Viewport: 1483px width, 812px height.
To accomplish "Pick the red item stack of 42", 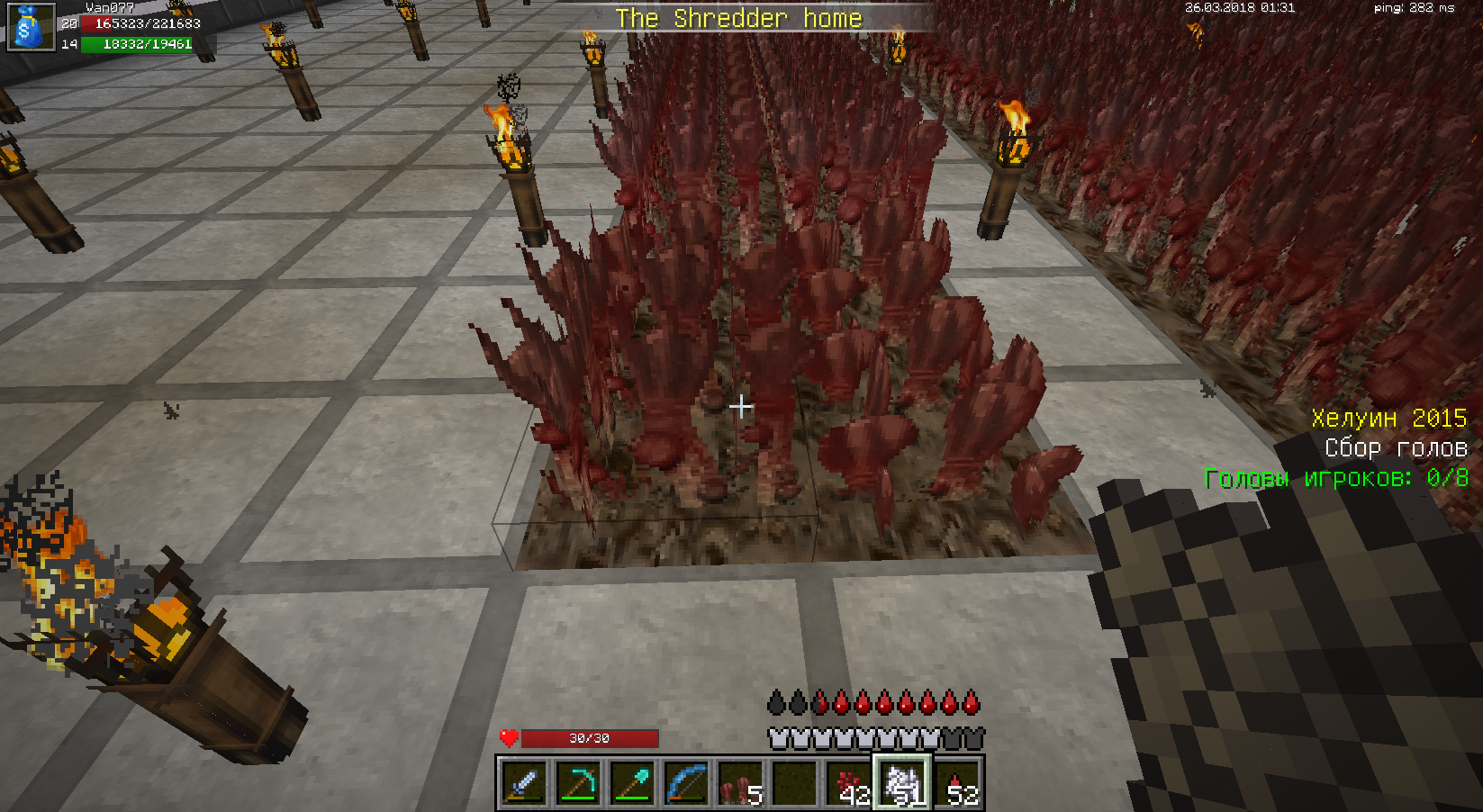I will 848,783.
